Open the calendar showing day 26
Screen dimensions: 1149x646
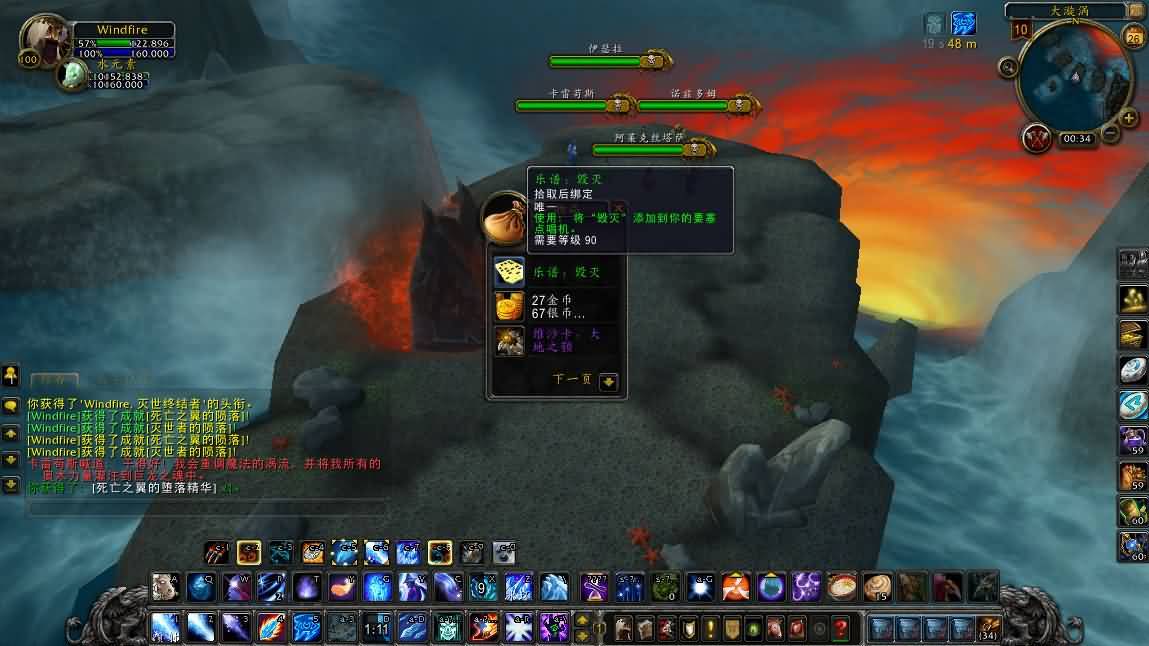coord(1133,38)
